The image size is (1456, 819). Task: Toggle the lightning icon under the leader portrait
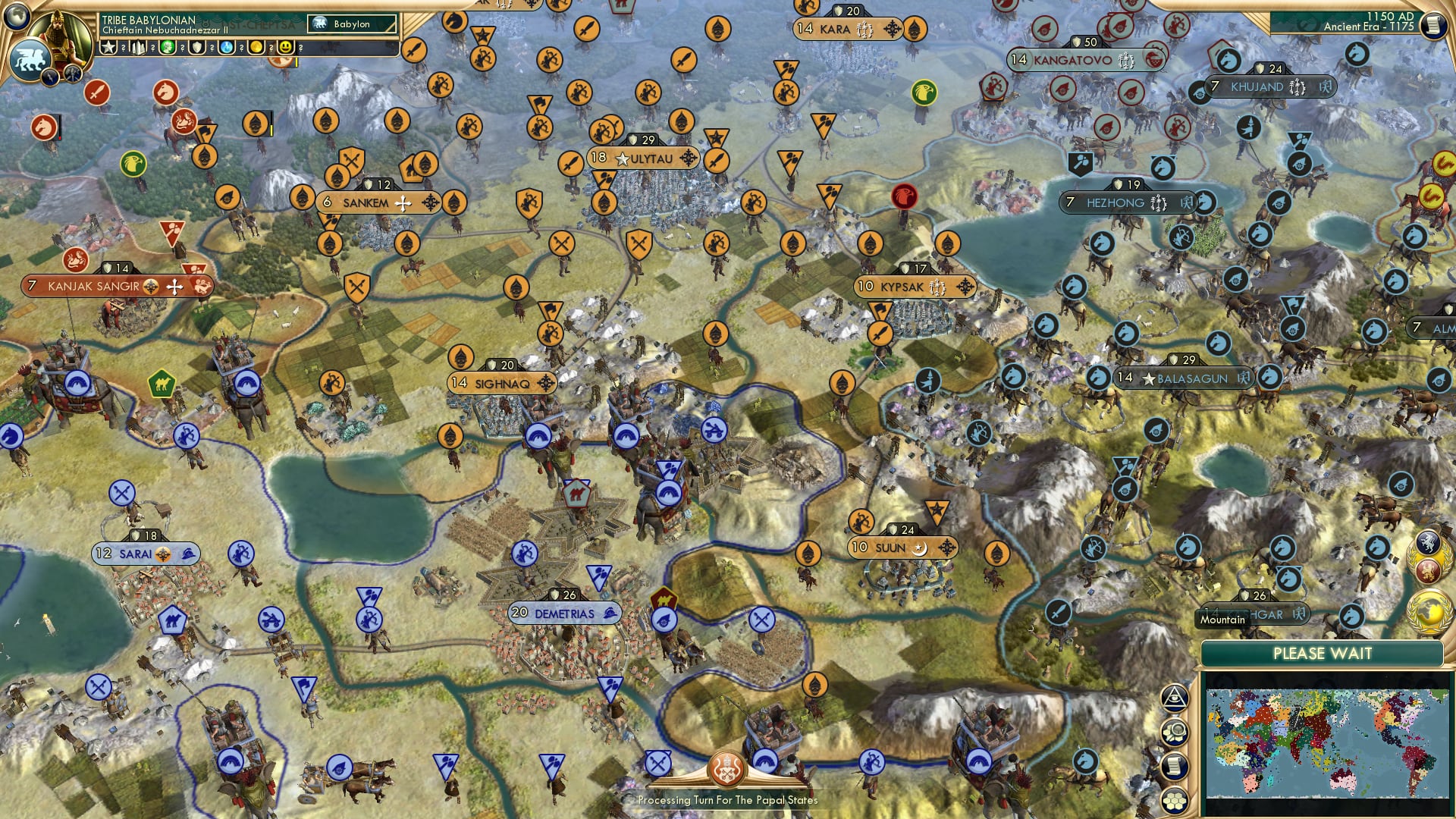pyautogui.click(x=50, y=77)
